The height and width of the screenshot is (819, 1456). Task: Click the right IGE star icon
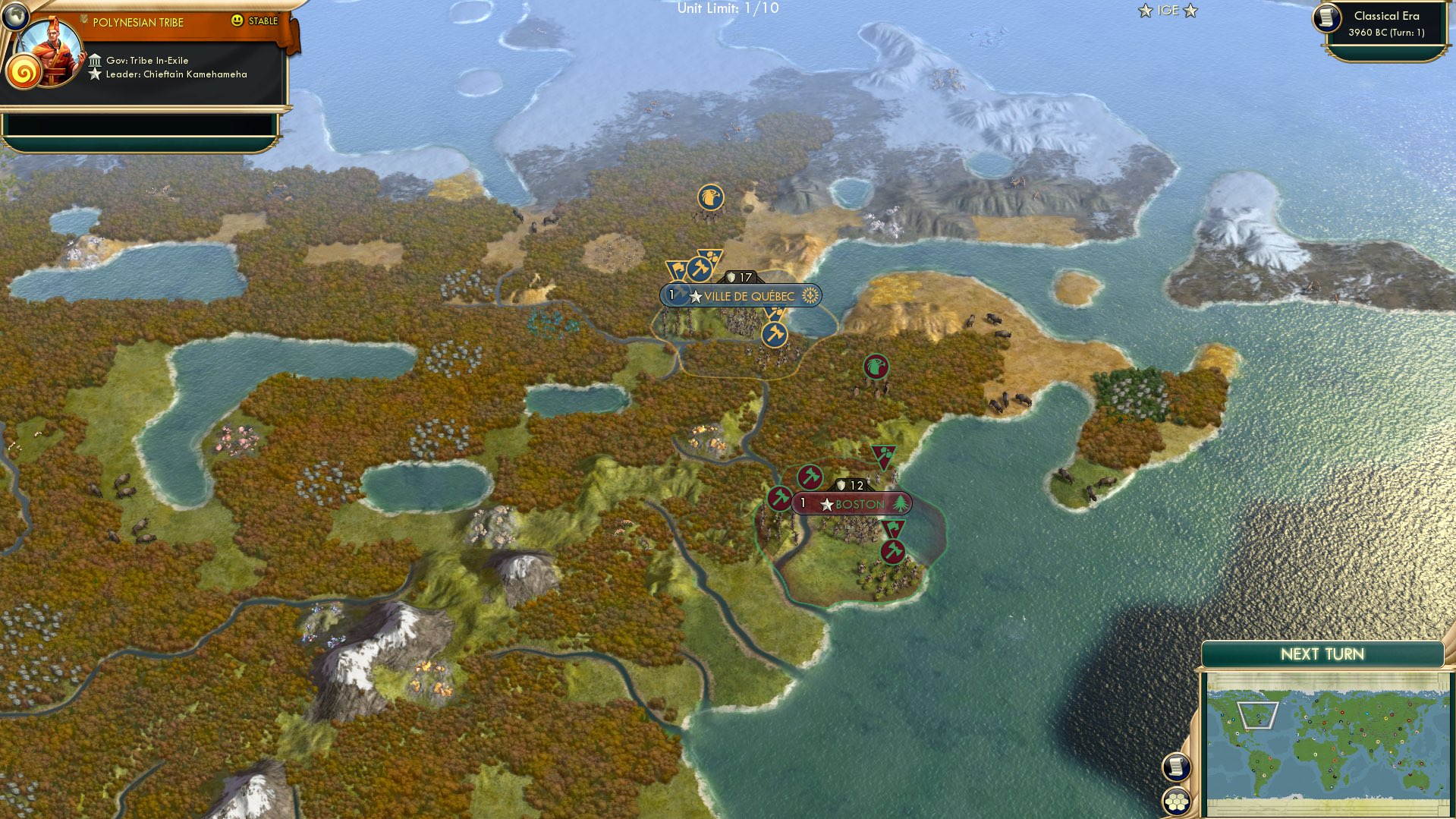click(1189, 11)
